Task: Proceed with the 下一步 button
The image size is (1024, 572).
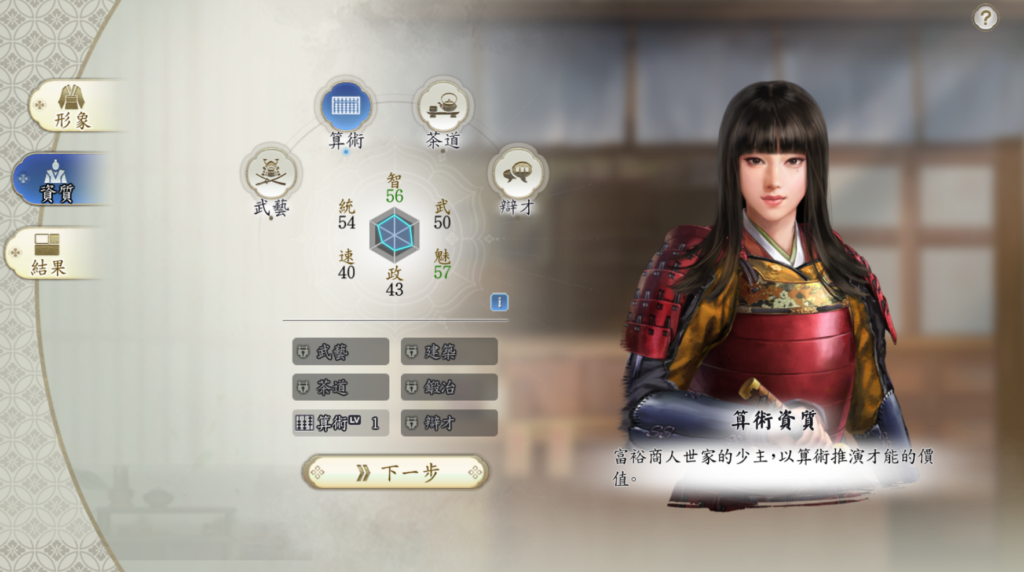Action: click(x=396, y=473)
